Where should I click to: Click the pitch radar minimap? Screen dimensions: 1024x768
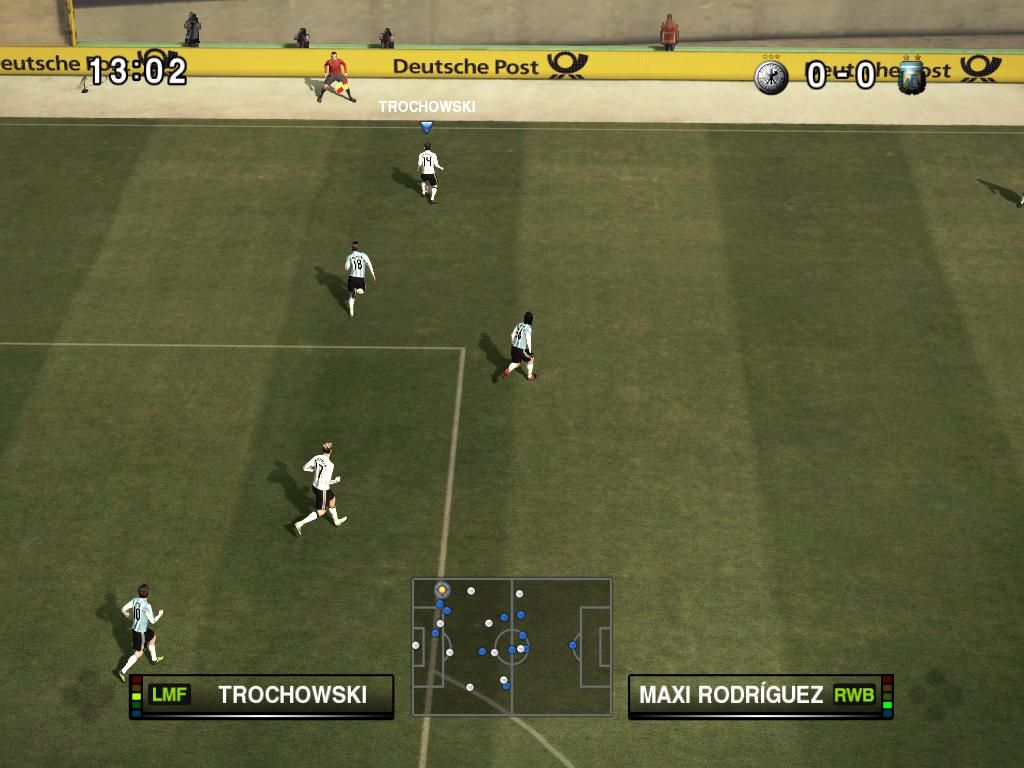(x=511, y=646)
